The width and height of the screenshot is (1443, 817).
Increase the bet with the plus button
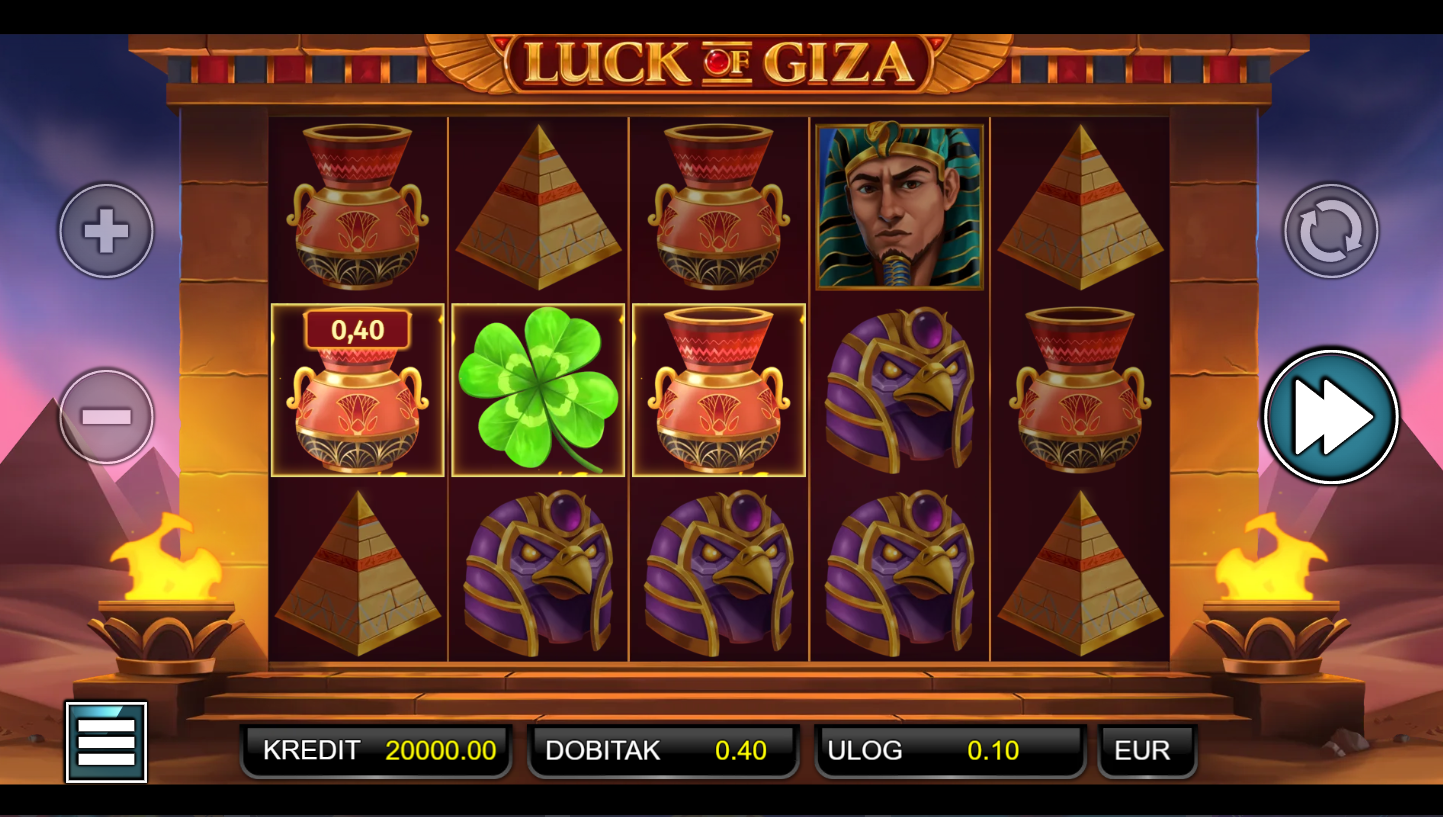pyautogui.click(x=106, y=231)
